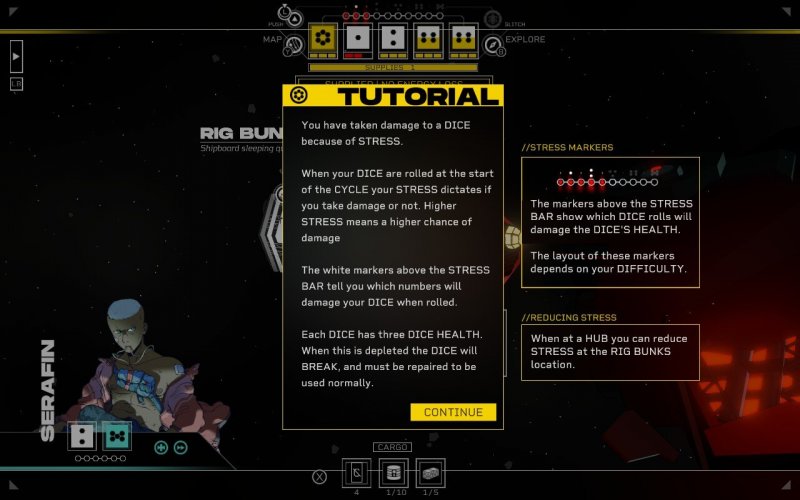Expand the left side panel arrow

click(x=16, y=57)
